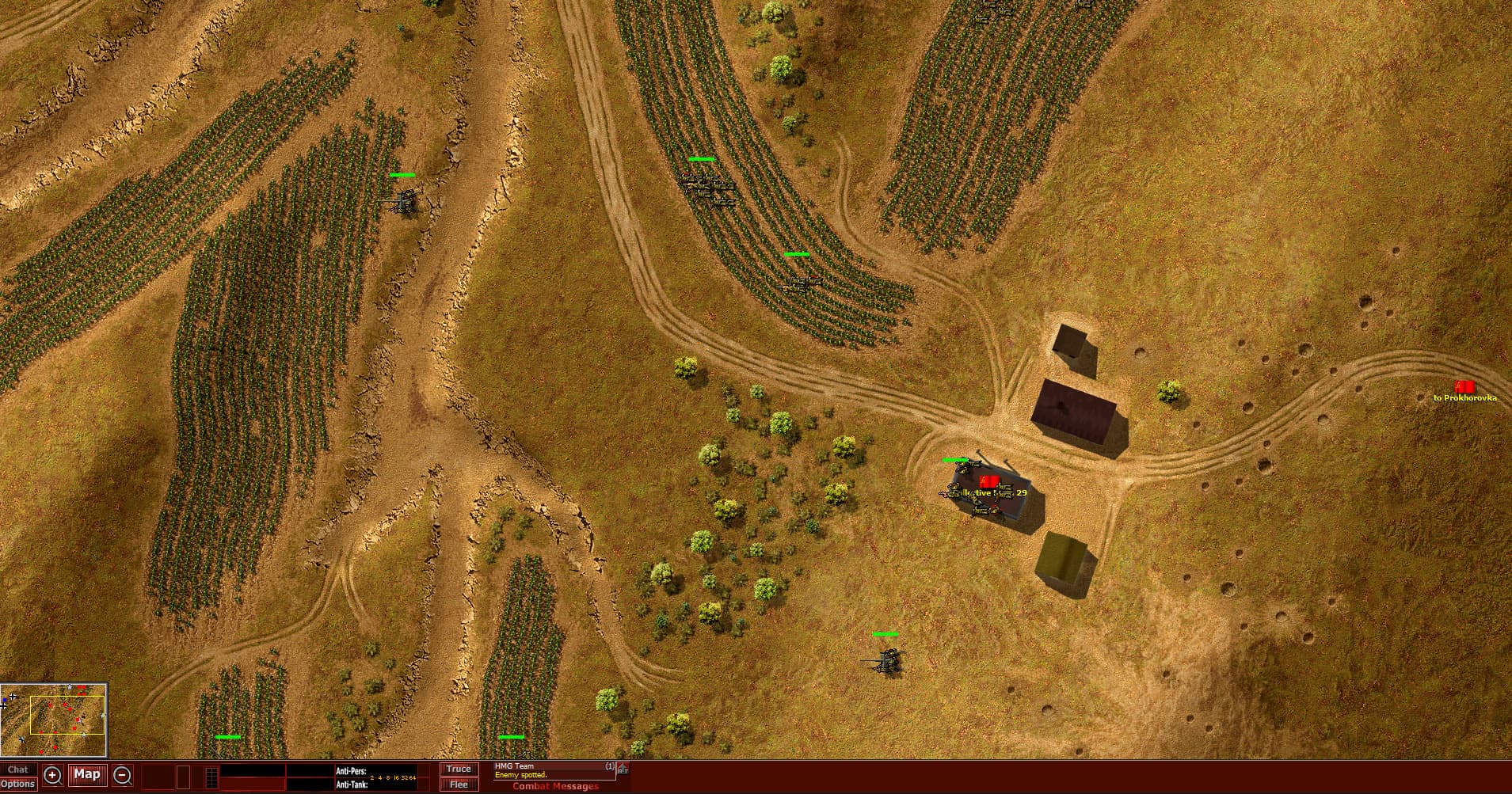
Task: Toggle the Combat Messages panel
Action: (554, 786)
